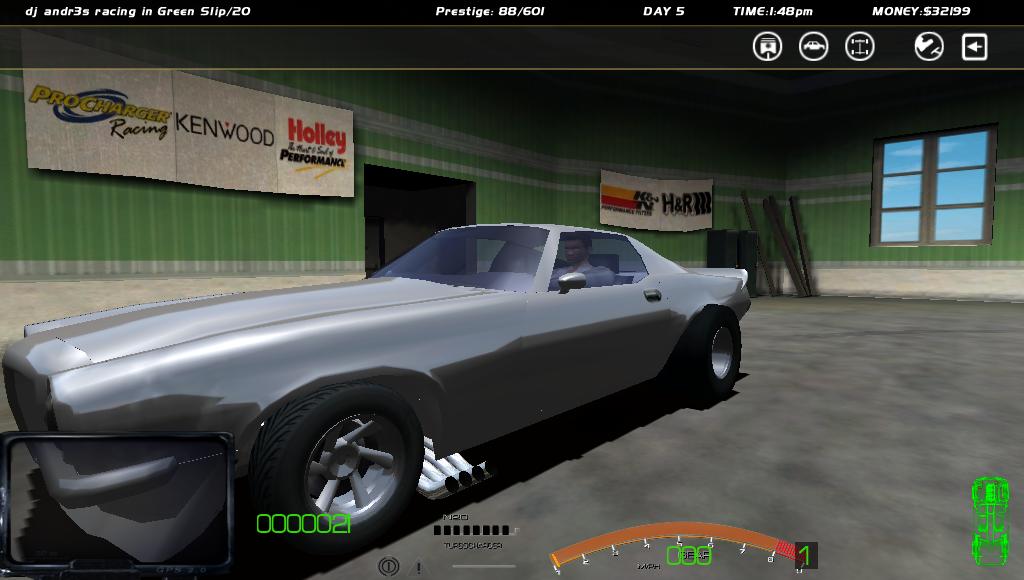This screenshot has width=1024, height=580.
Task: Open the chassis drivetrain icon
Action: tap(860, 46)
